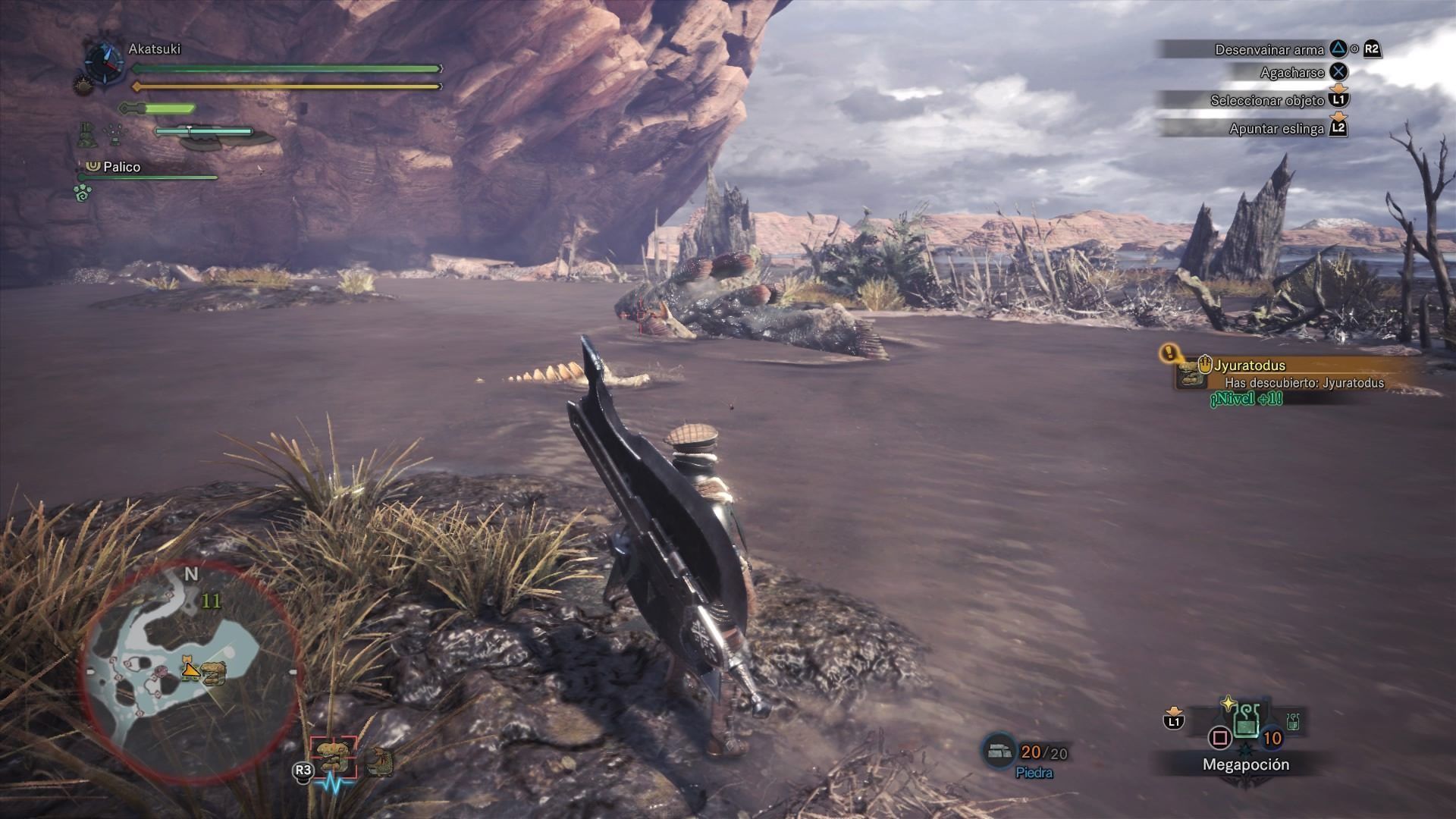Select the Seleccionar objeto prompt label
The image size is (1456, 819).
tap(1266, 100)
